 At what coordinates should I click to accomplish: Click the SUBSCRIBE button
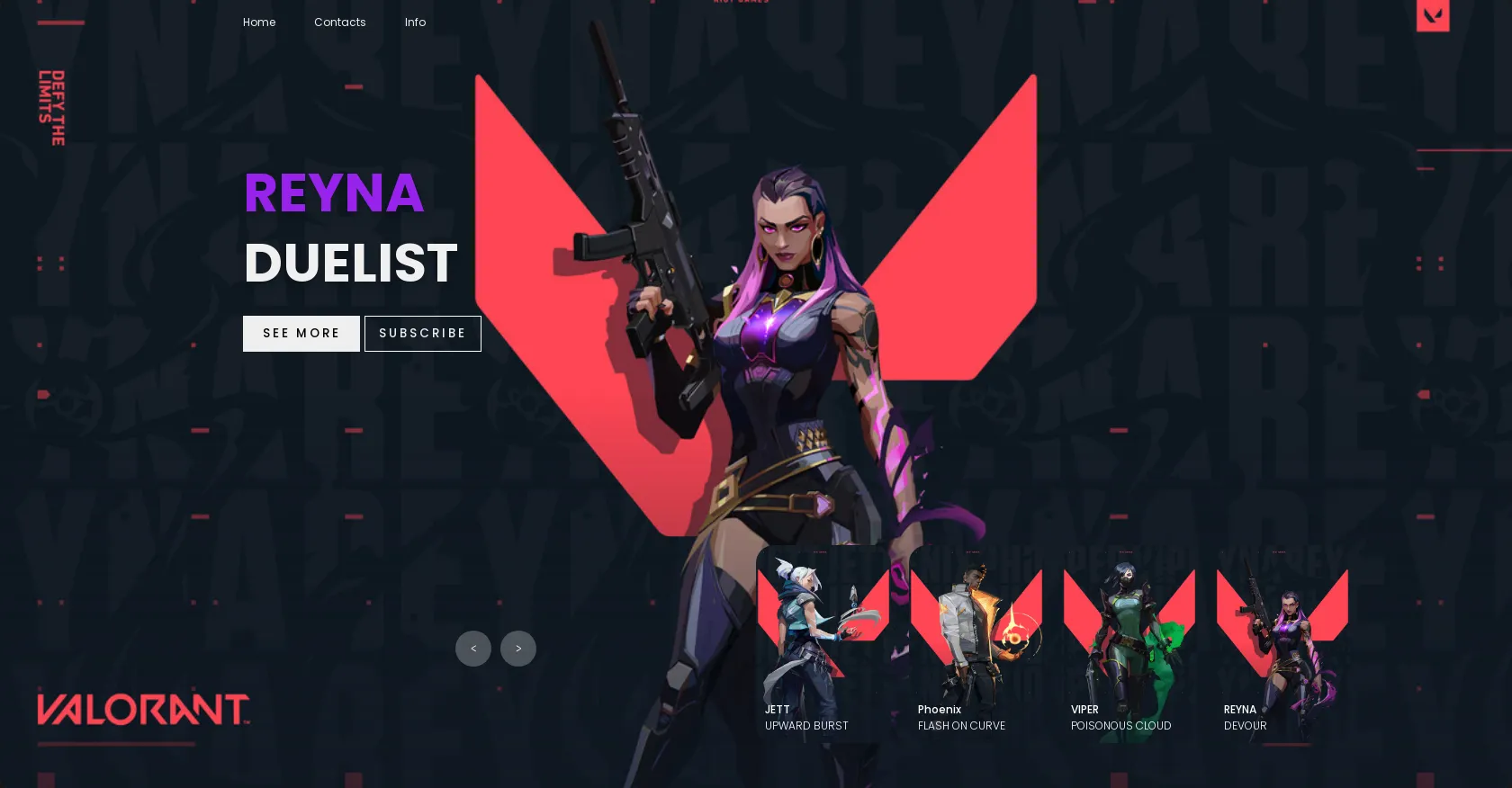422,333
